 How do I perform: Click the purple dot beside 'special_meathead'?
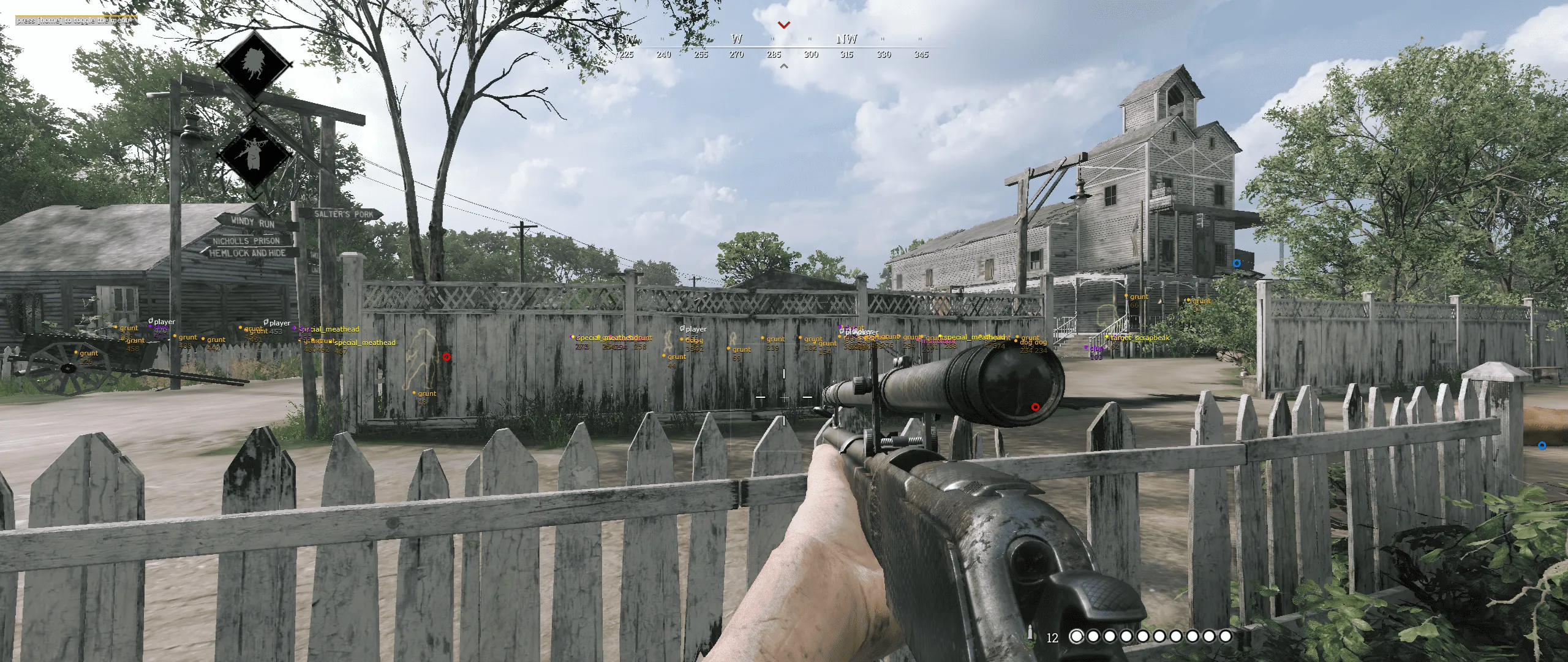point(294,329)
